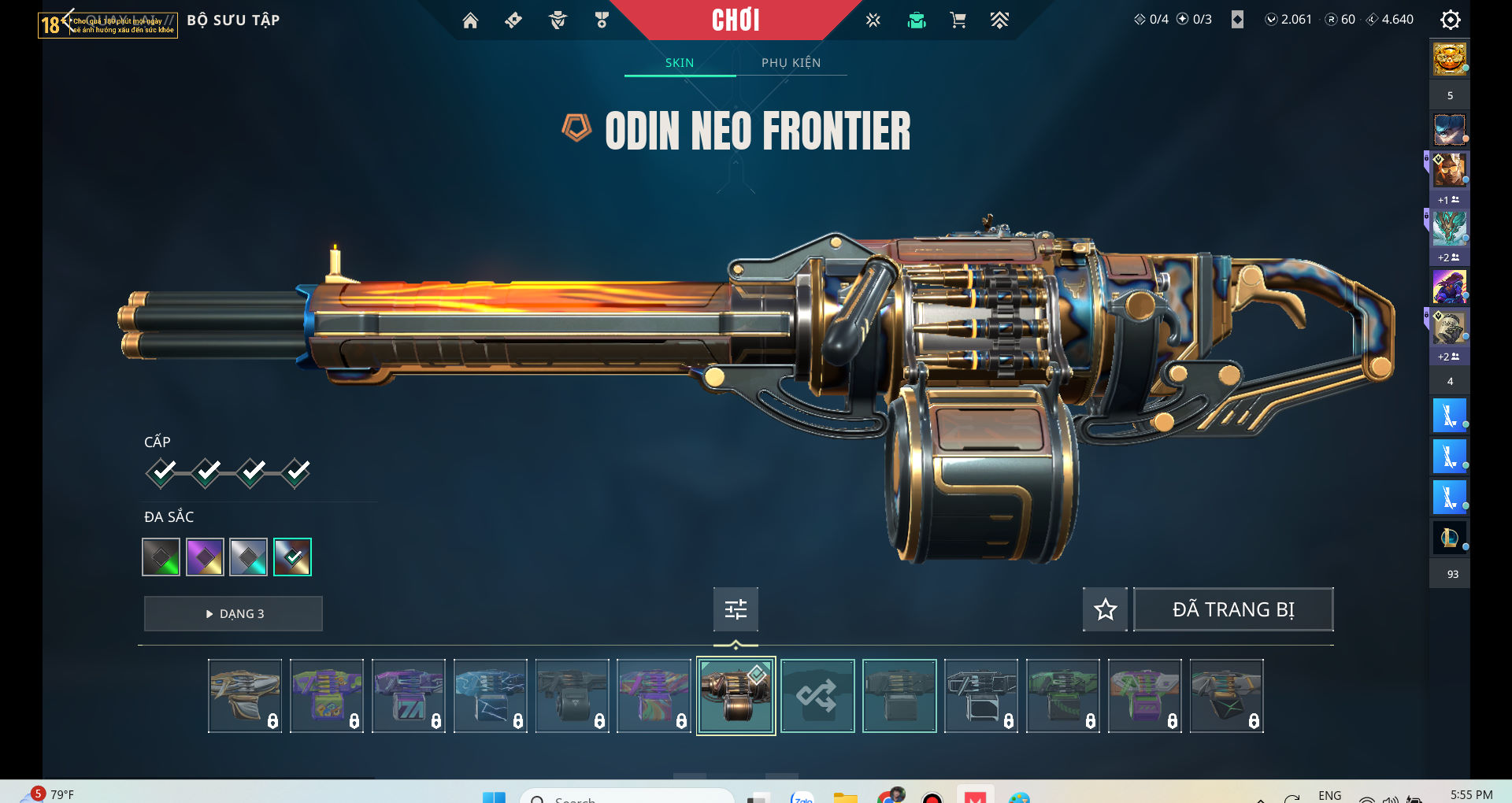The width and height of the screenshot is (1512, 803).
Task: Go to the home screen icon
Action: (470, 20)
